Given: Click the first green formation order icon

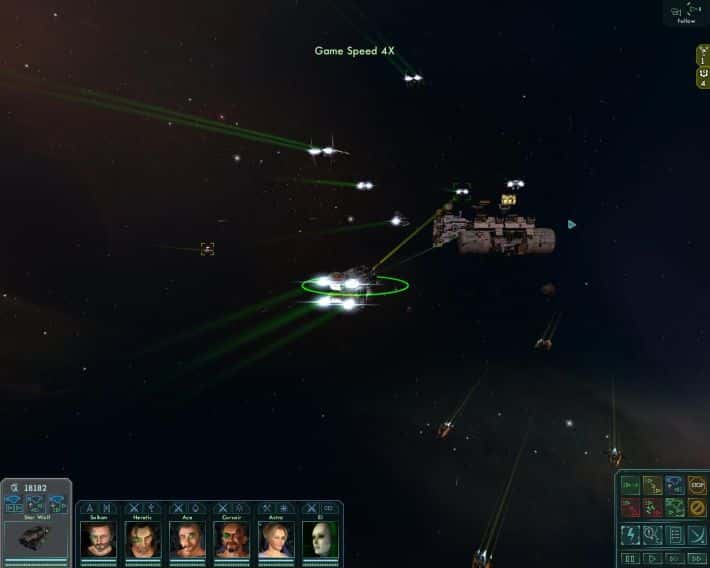Looking at the screenshot, I should 630,486.
